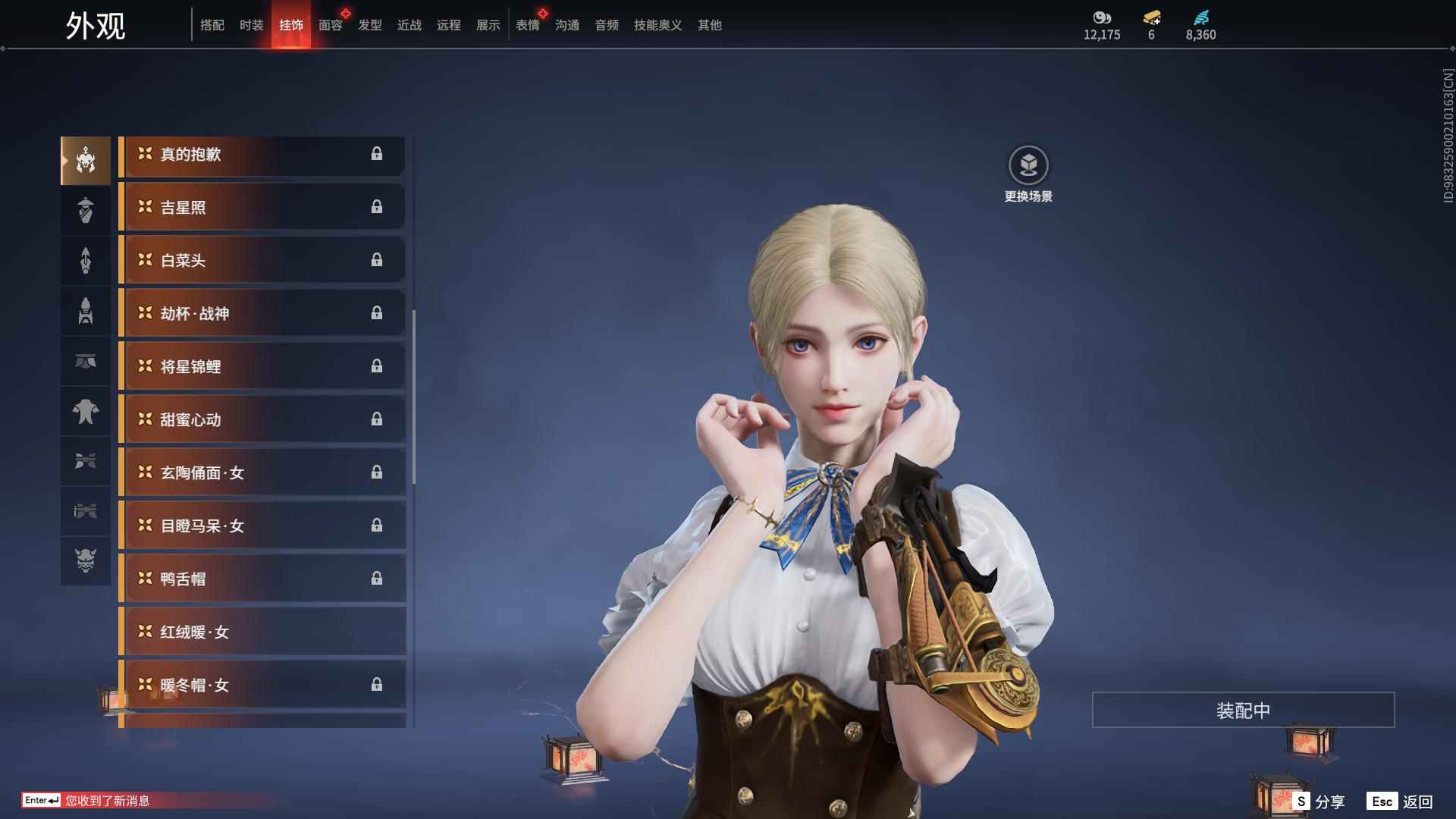The width and height of the screenshot is (1456, 819).
Task: Select the demon mask category icon
Action: [86, 561]
